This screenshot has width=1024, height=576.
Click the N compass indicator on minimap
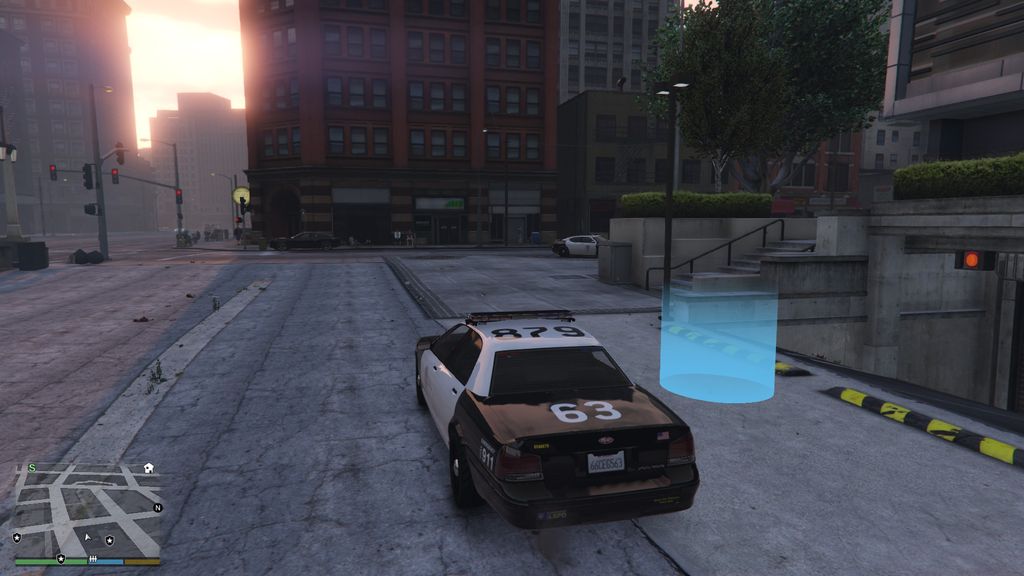[157, 507]
